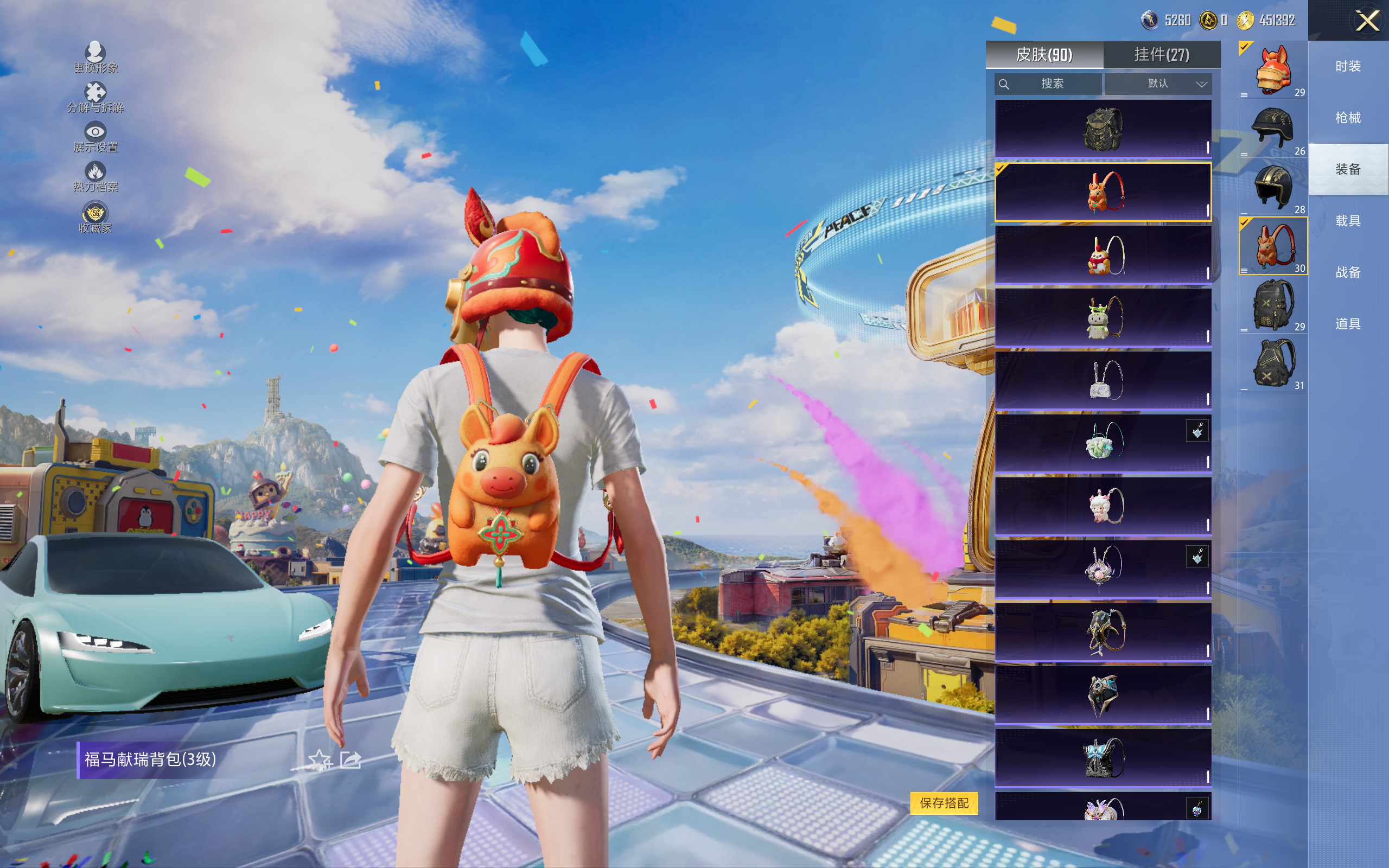Open the 时装 category

(x=1347, y=66)
